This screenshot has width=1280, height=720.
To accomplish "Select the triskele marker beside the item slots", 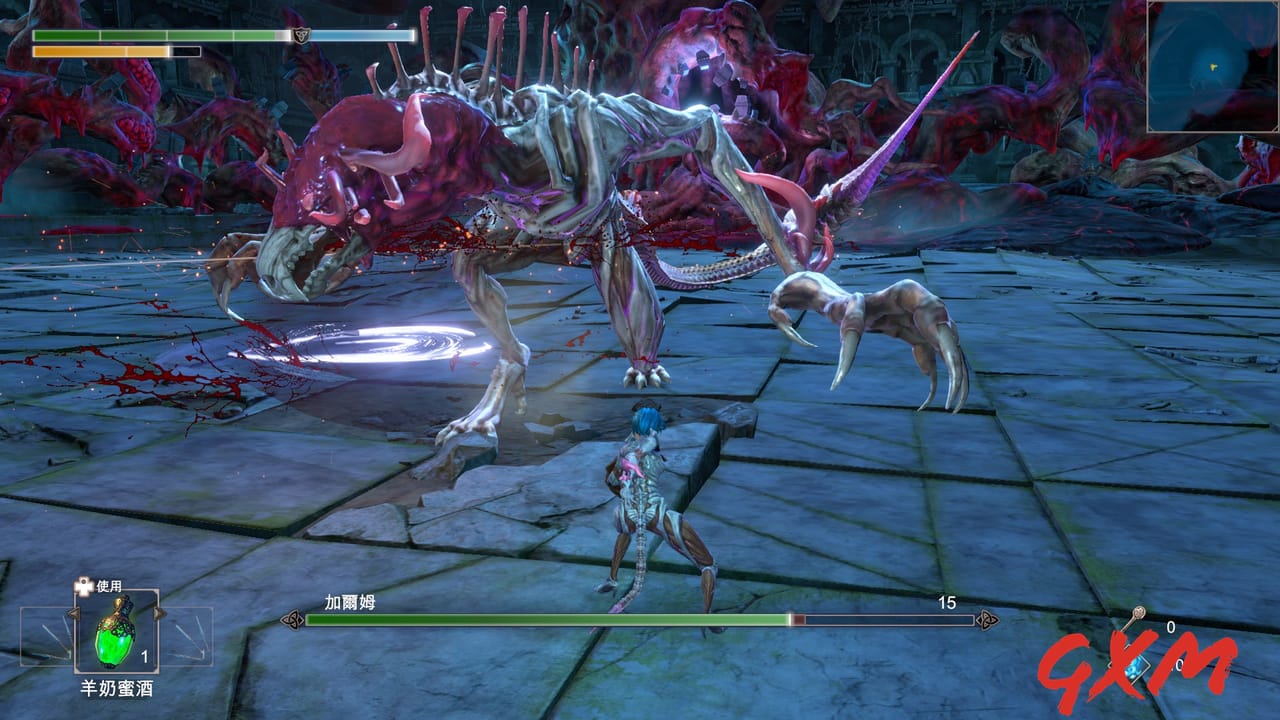I will 292,618.
